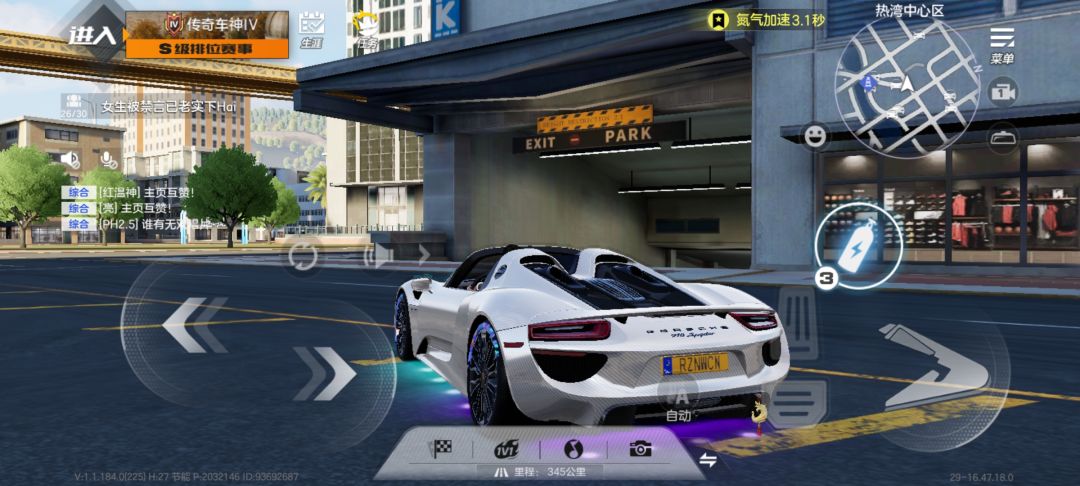Open the photo mode camera

(x=640, y=449)
